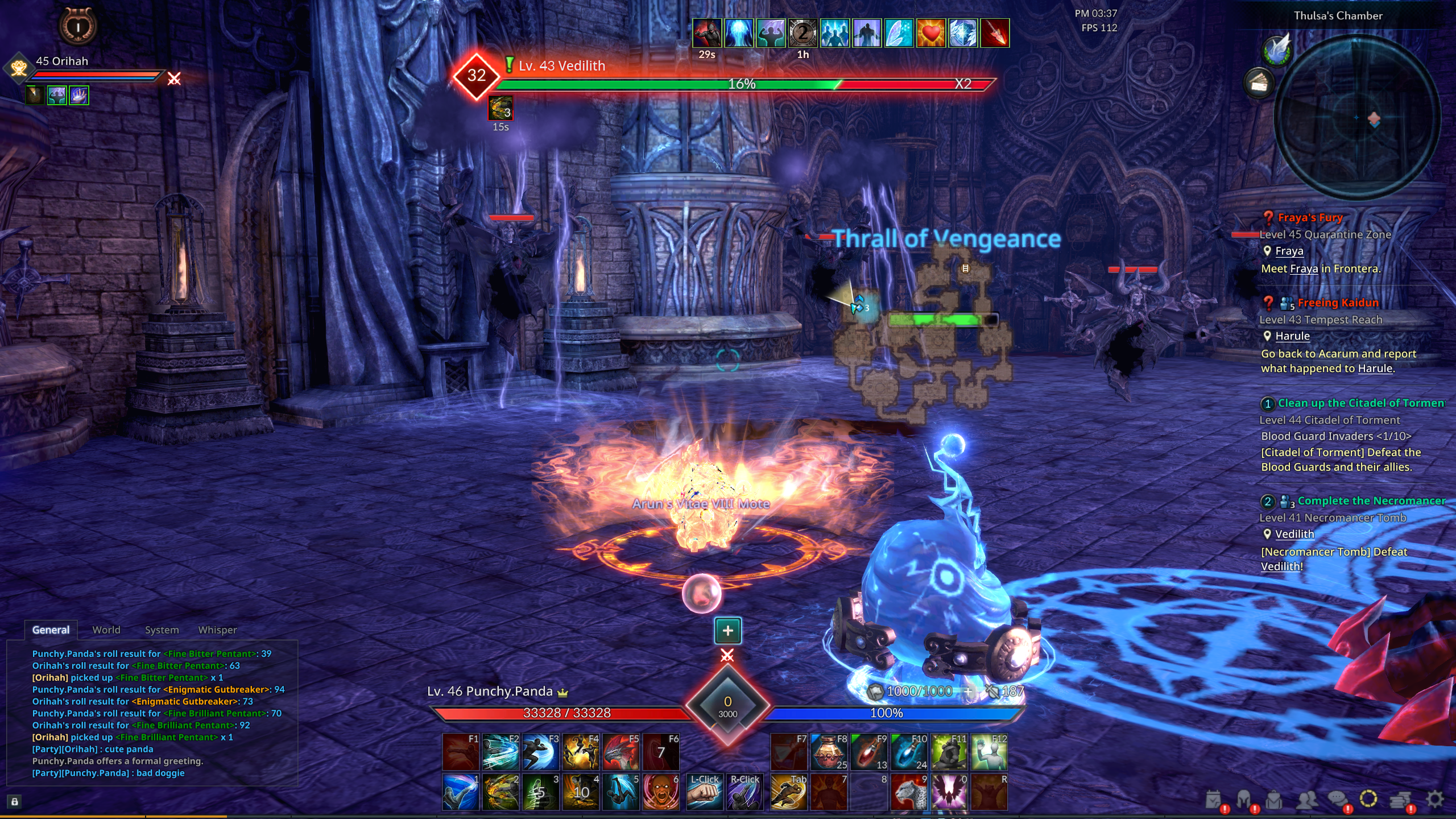Select the Freeing Kaidun quest entry
1456x819 pixels.
click(1337, 303)
